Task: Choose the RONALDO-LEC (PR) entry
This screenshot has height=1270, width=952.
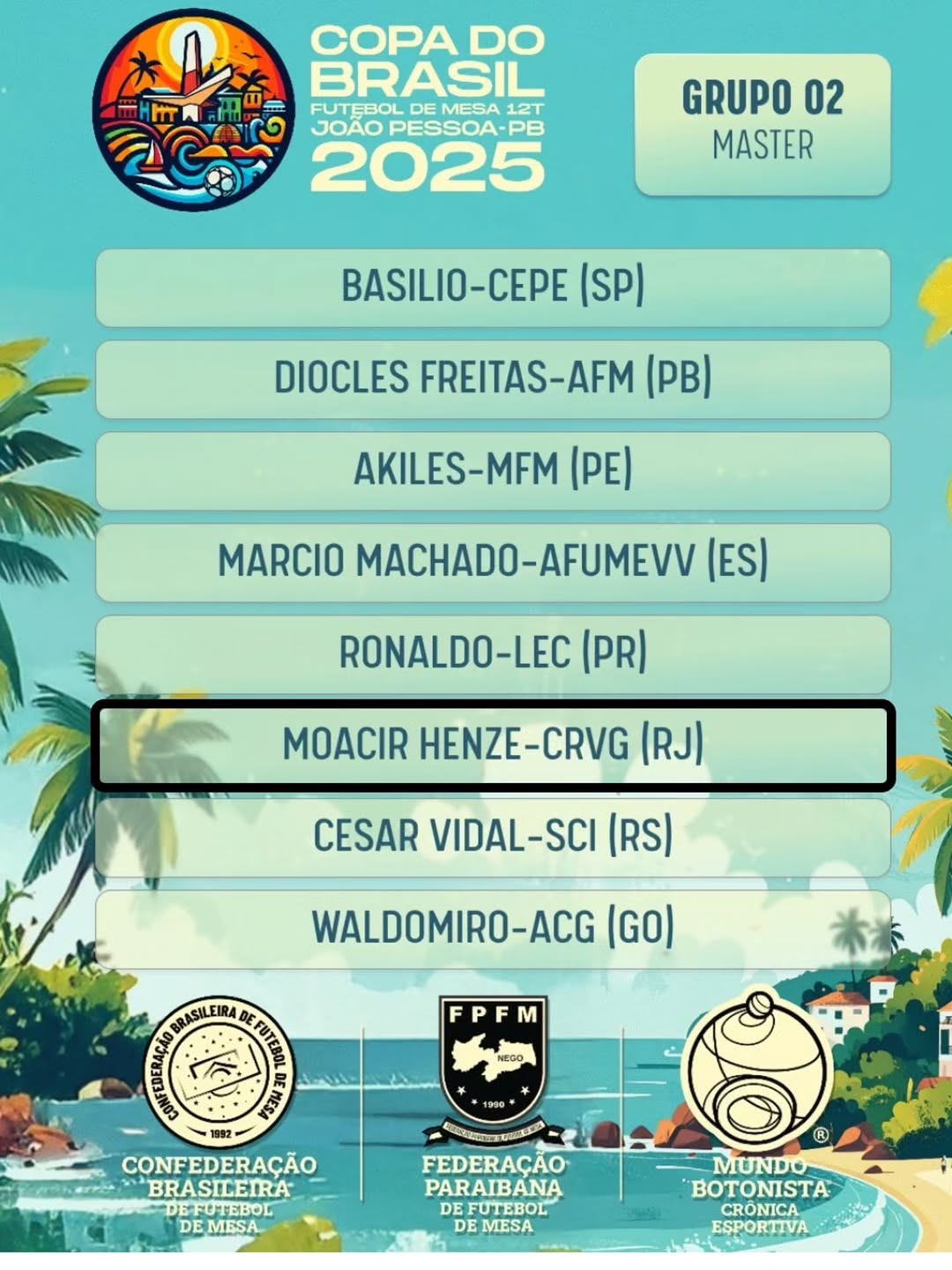Action: click(x=493, y=654)
